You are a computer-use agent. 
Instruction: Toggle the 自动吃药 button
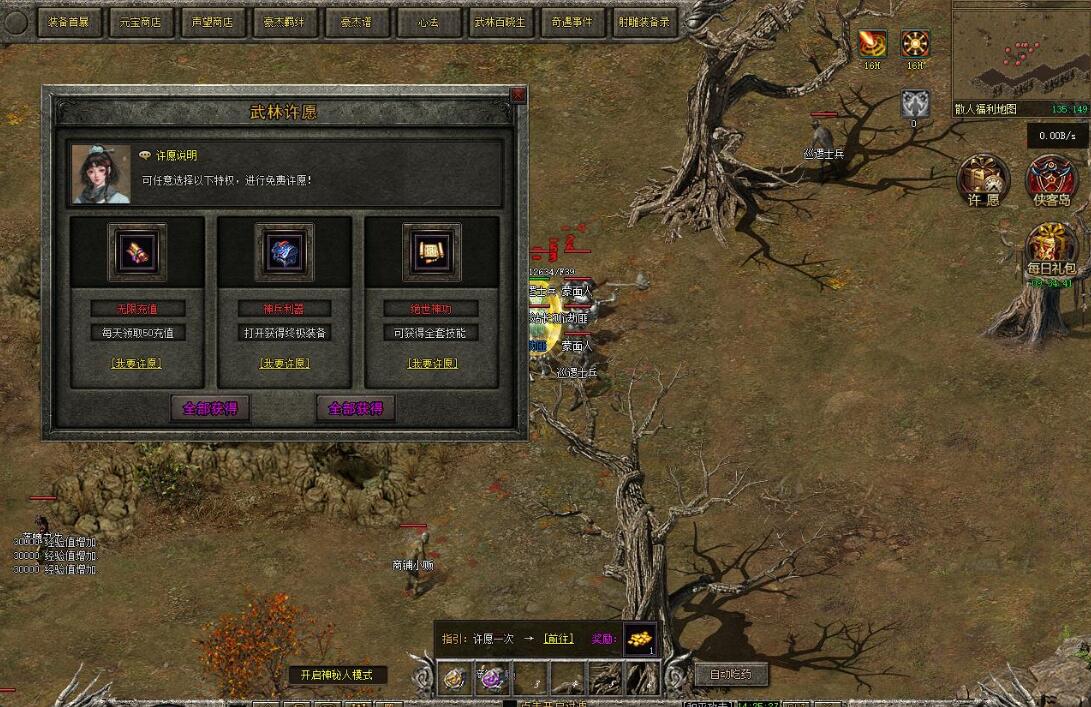730,675
